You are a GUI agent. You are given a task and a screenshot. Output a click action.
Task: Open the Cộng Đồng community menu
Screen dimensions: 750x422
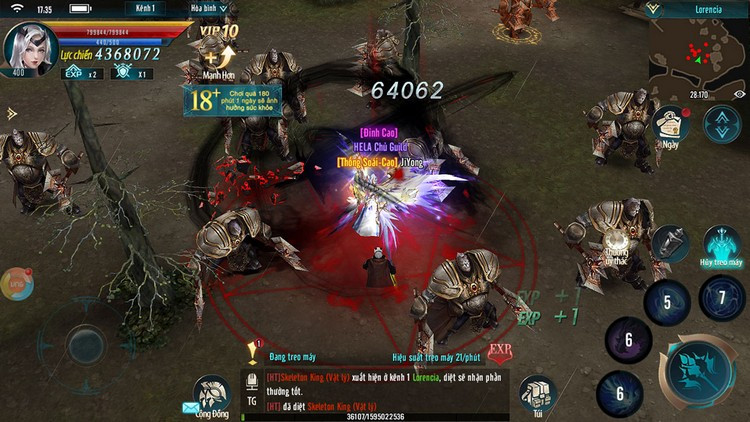pyautogui.click(x=211, y=394)
